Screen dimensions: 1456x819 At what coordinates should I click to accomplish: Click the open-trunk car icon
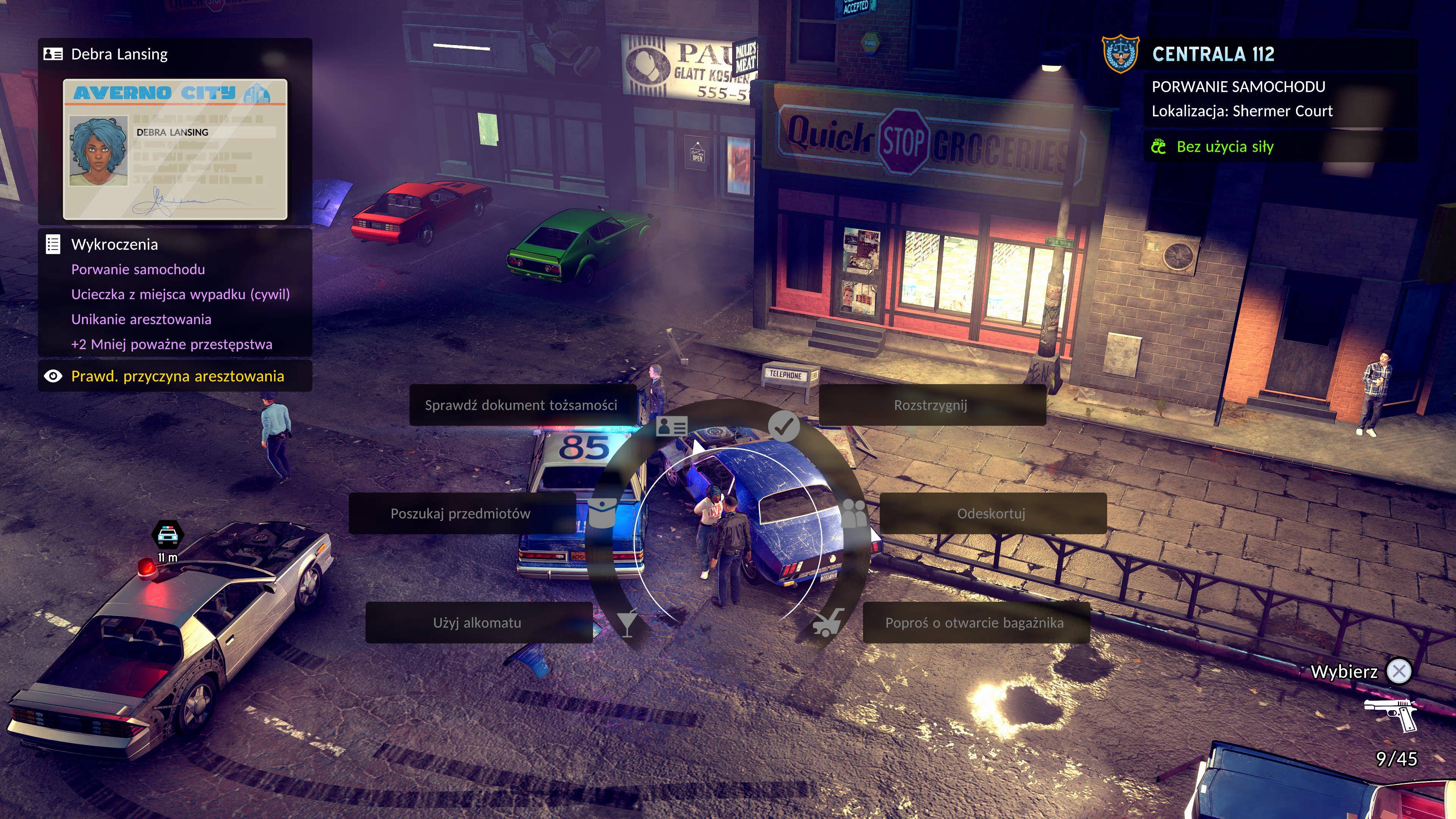coord(827,622)
